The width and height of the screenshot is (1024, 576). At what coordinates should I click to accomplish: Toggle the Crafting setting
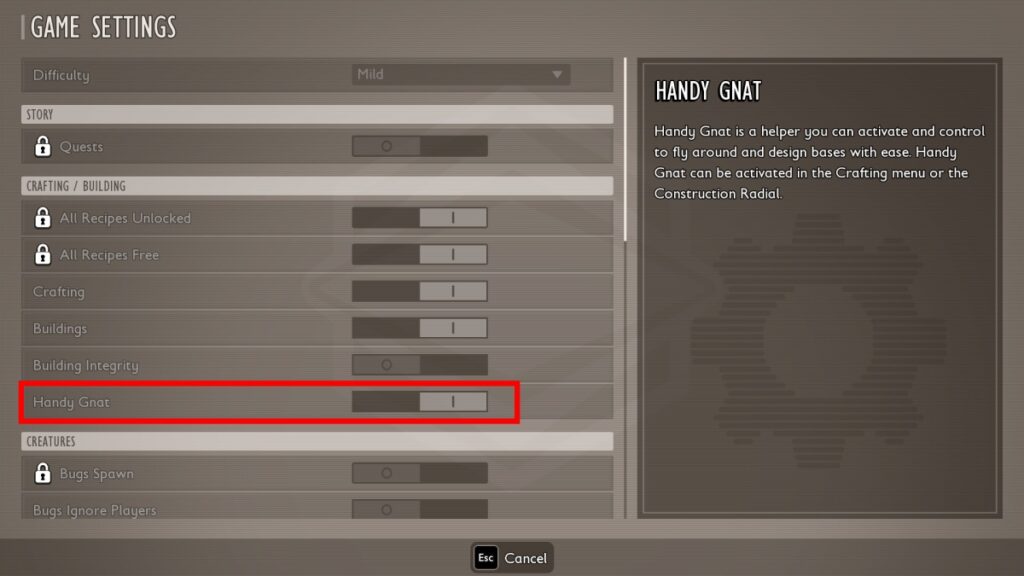coord(419,292)
